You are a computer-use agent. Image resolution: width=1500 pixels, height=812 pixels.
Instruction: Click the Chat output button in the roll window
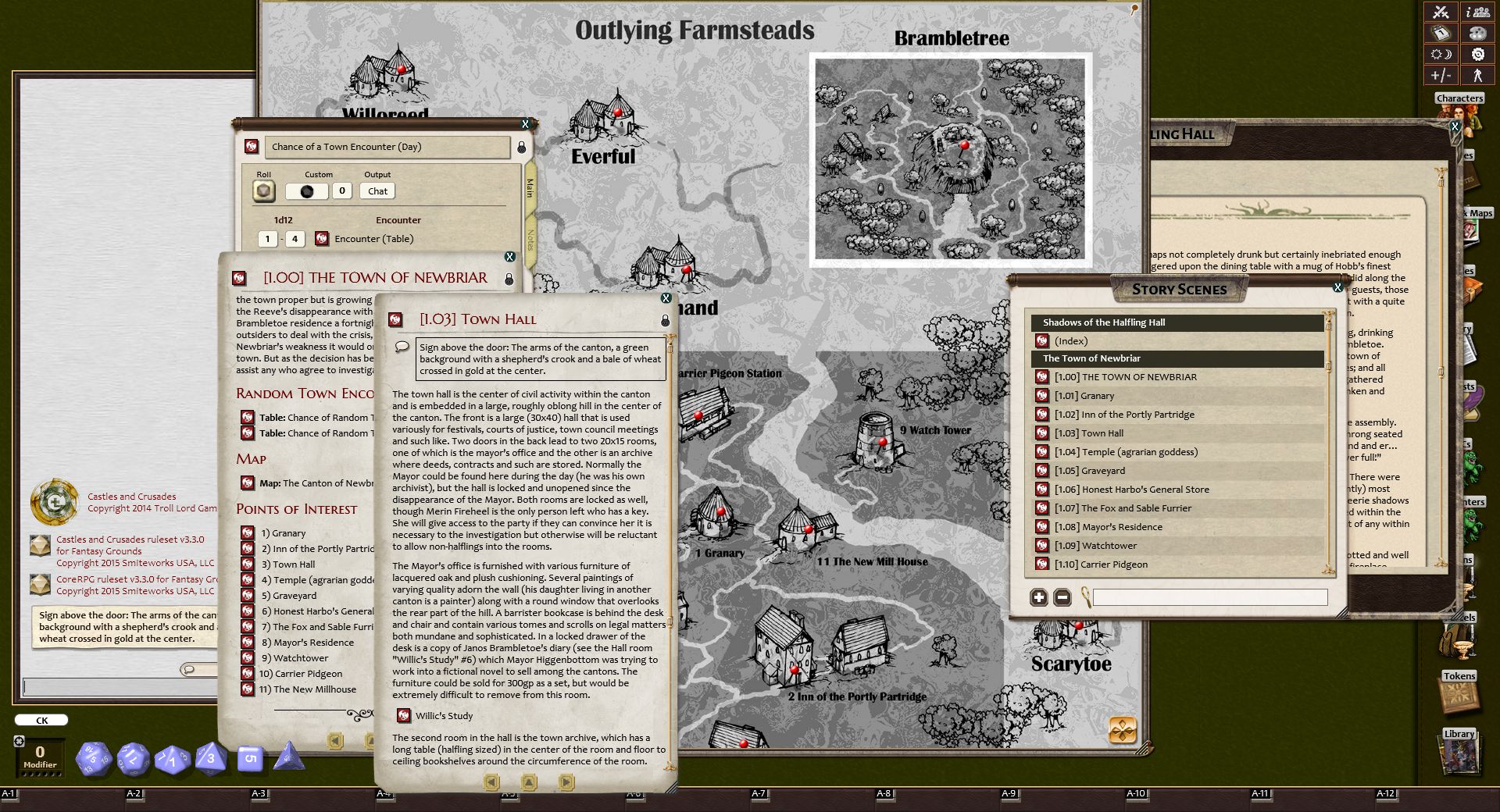tap(377, 191)
